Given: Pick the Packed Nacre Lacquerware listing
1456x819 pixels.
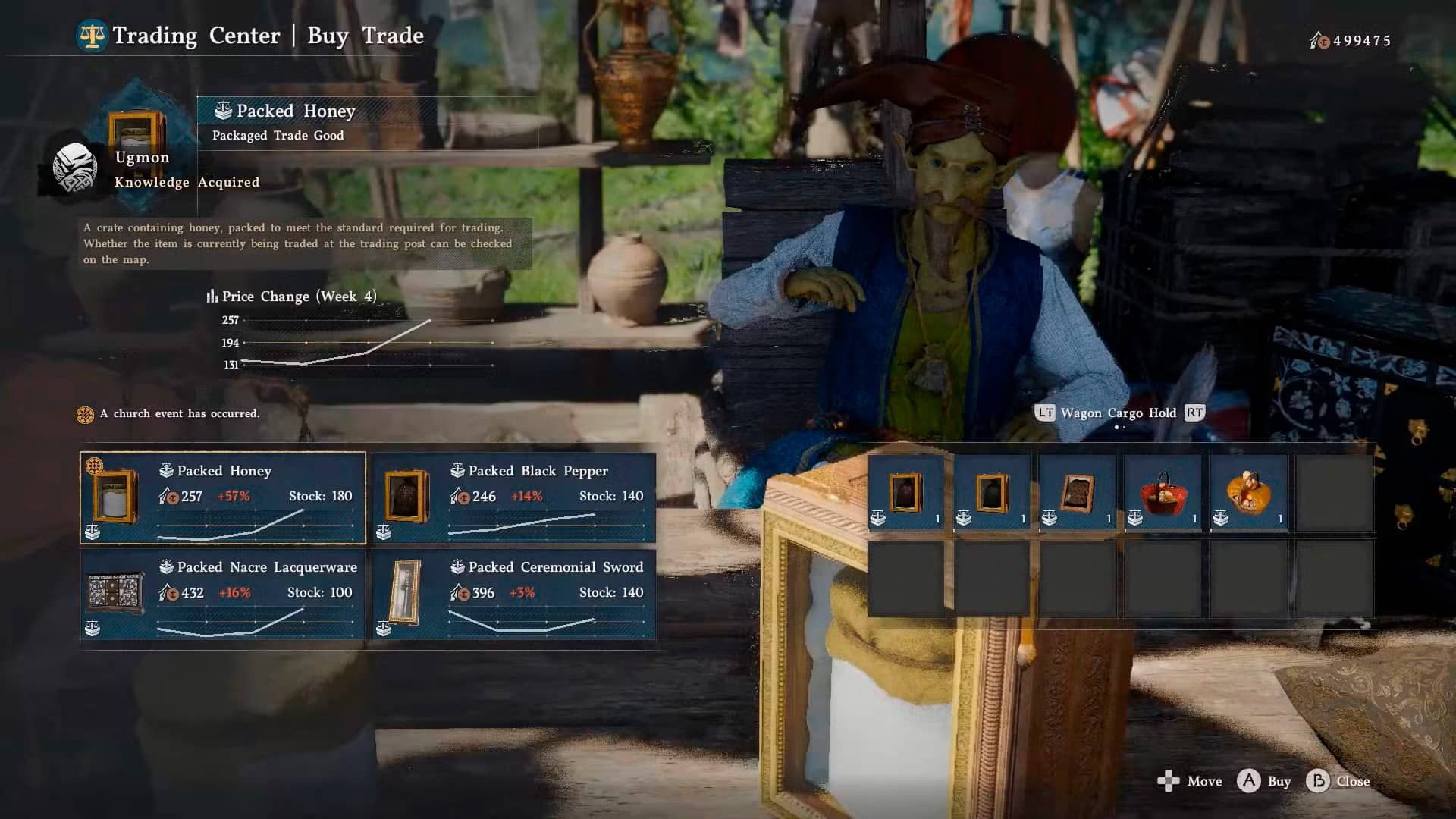Looking at the screenshot, I should (223, 595).
